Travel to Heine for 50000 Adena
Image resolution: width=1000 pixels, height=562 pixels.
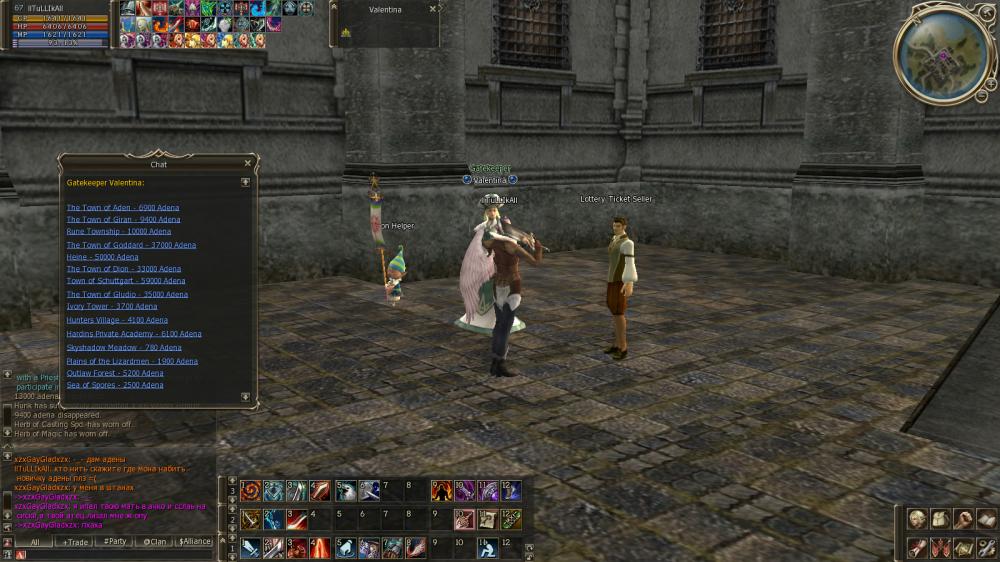[x=102, y=257]
